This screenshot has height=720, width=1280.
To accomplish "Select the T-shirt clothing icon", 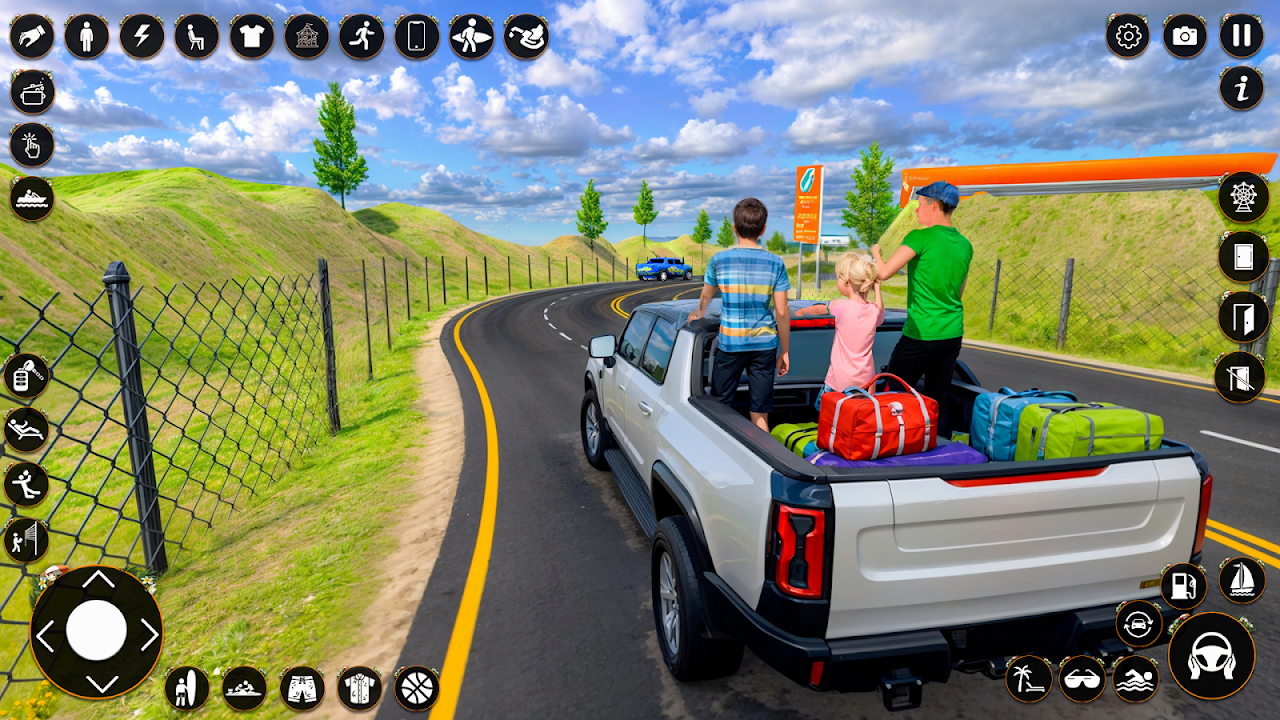I will tap(252, 37).
